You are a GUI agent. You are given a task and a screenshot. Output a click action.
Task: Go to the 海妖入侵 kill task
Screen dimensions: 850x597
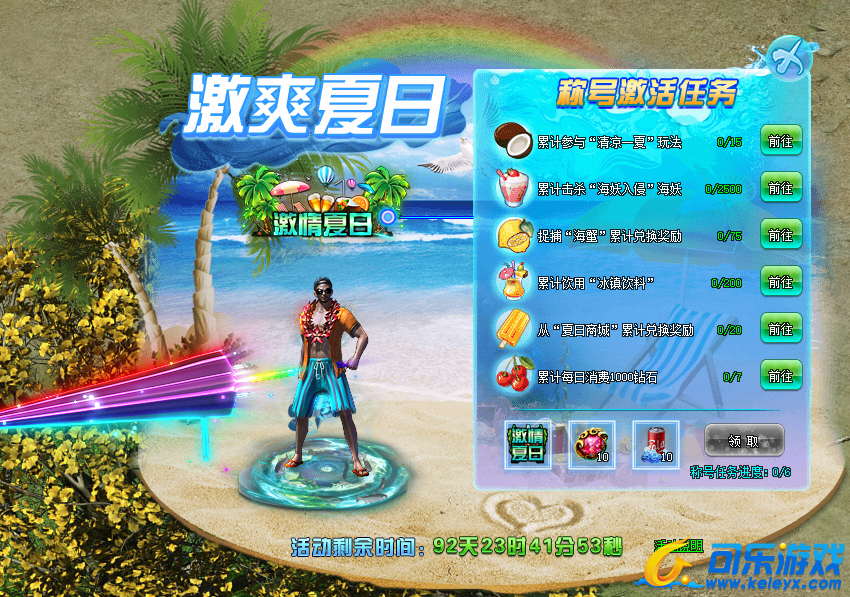click(780, 188)
